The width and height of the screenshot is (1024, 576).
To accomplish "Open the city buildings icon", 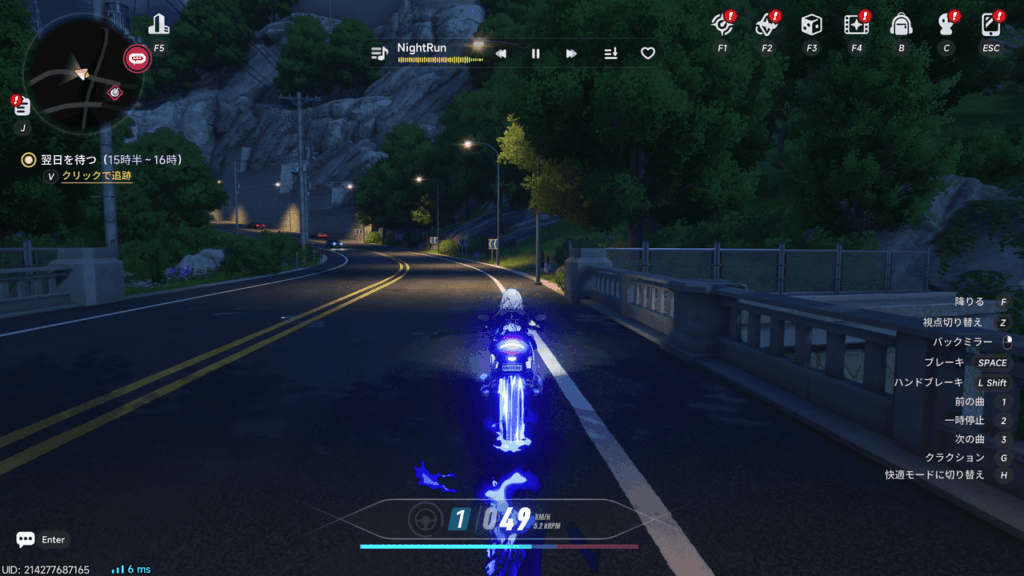I will 158,25.
